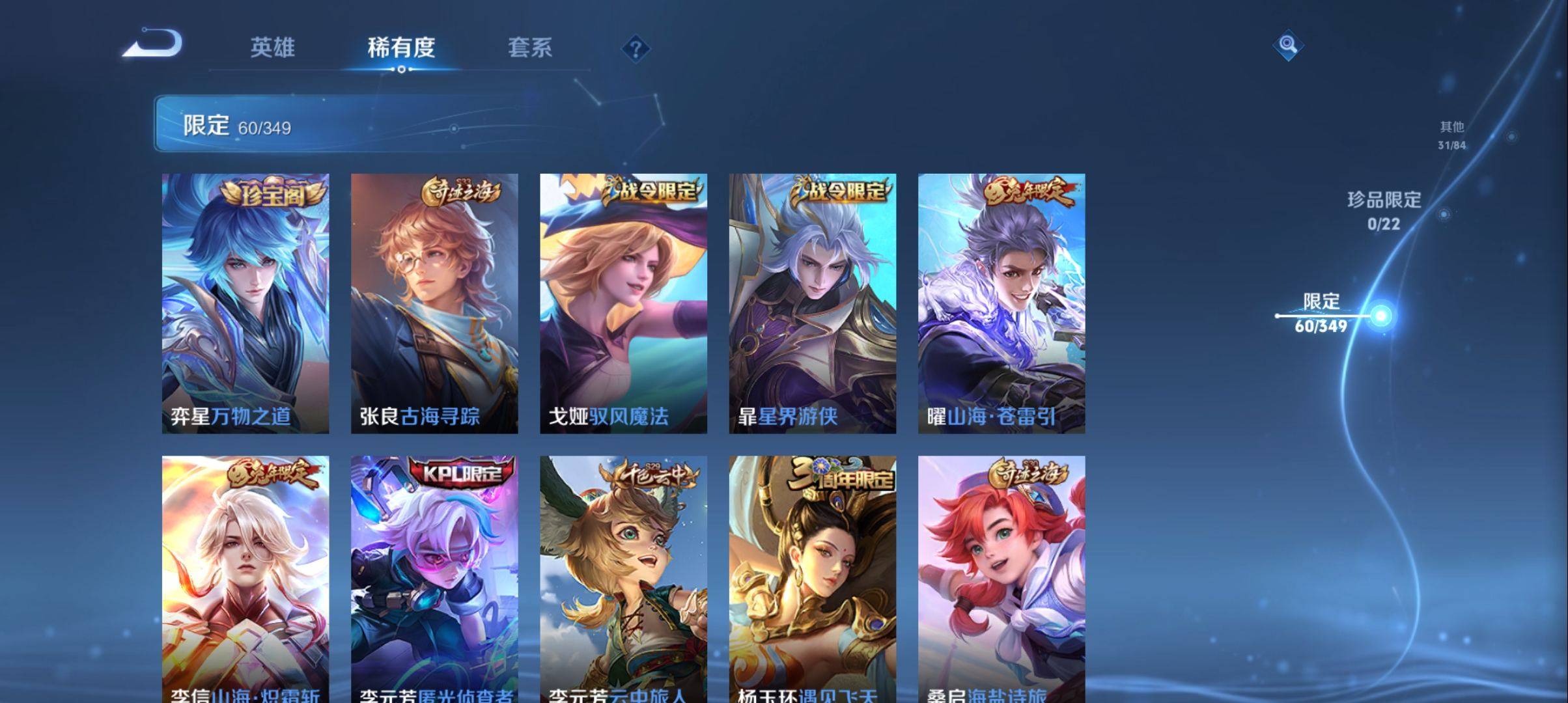Open 李信 山海·炽霜斩 skin card
The image size is (1568, 703).
[245, 579]
